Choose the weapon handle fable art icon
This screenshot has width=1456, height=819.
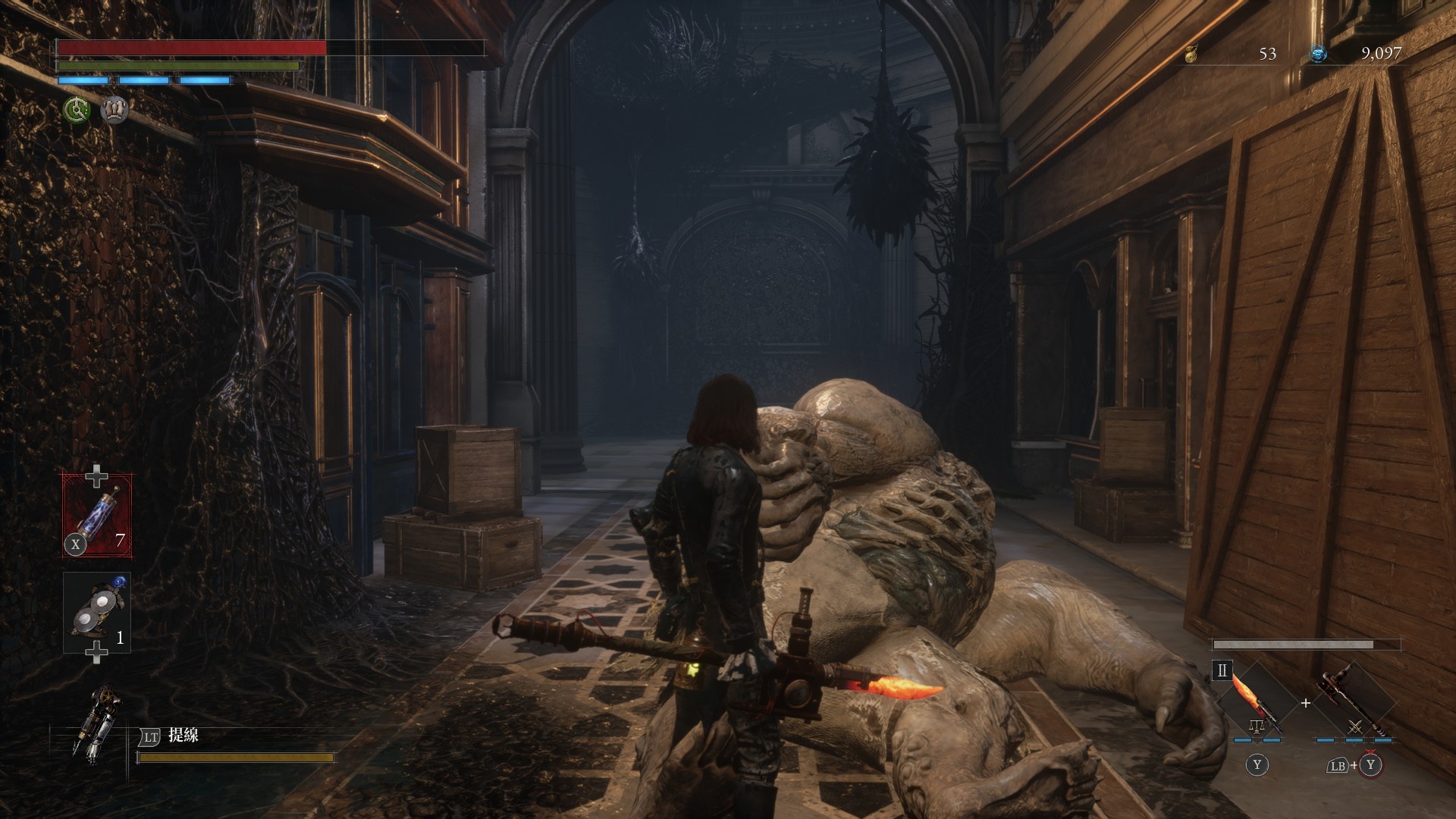(x=1354, y=701)
